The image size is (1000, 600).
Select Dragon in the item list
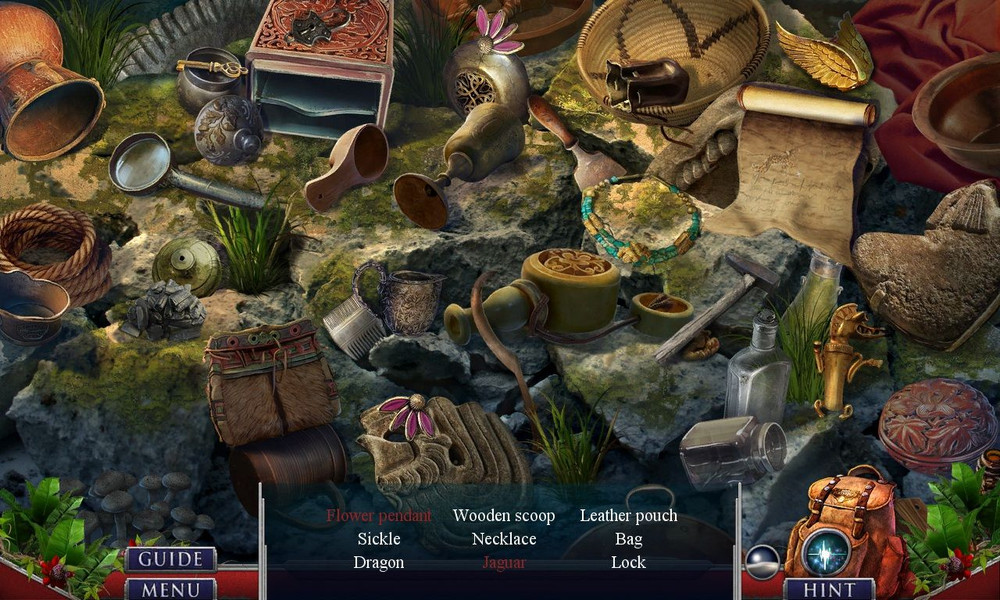379,562
